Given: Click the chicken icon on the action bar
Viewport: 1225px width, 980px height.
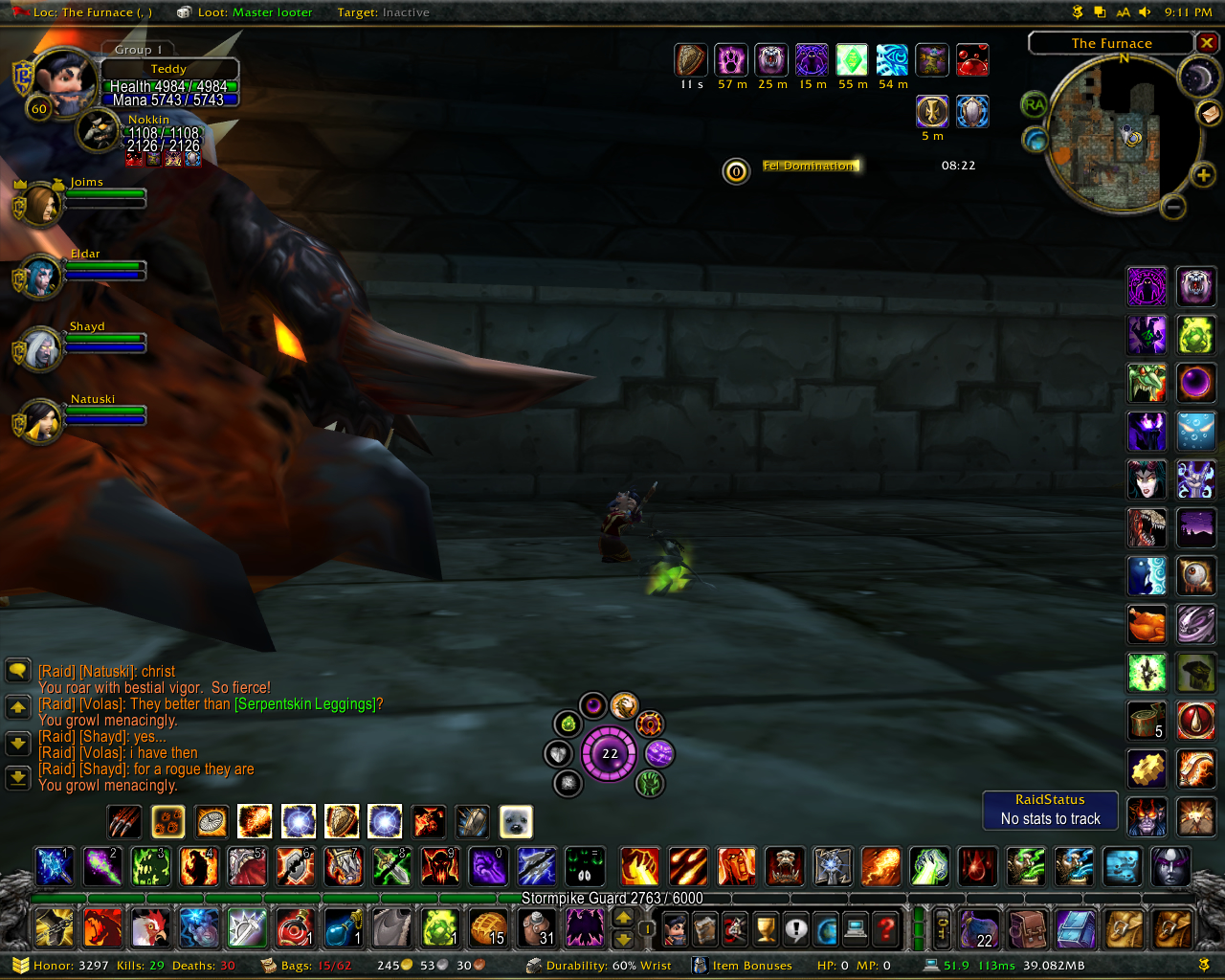Looking at the screenshot, I should point(150,927).
